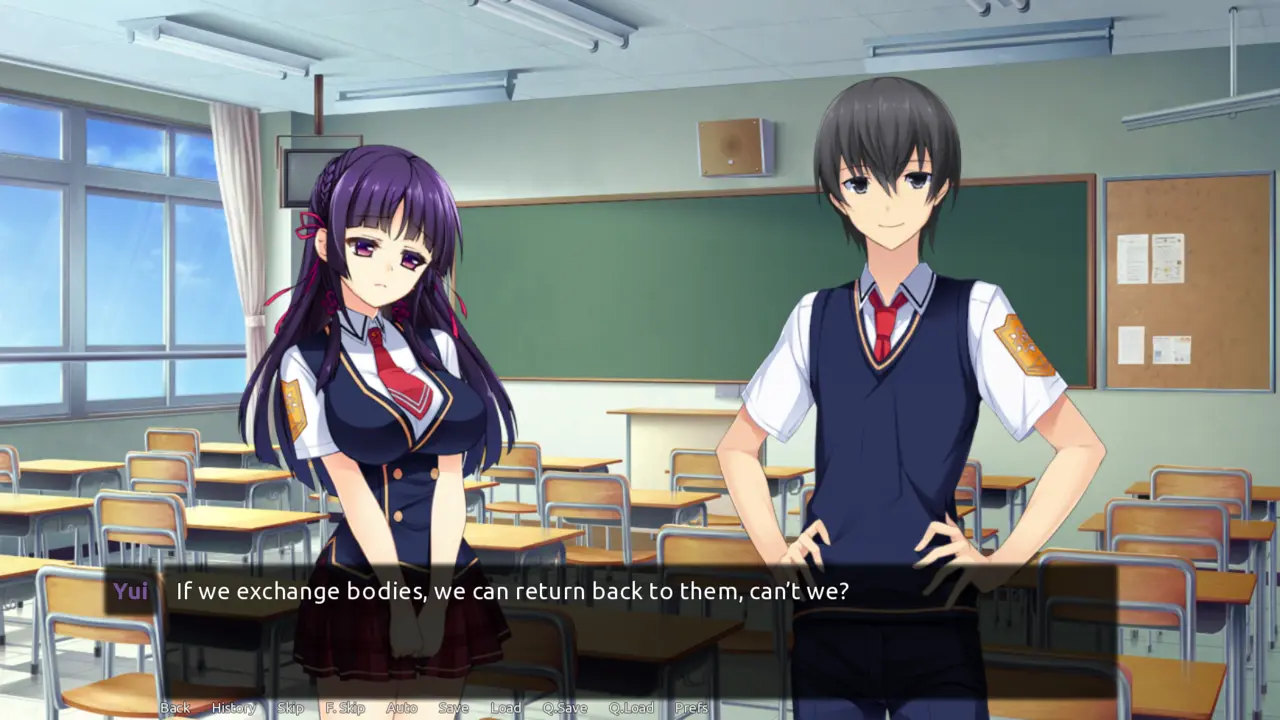Screen dimensions: 1280x720
Task: Open the dialogue History log
Action: click(x=233, y=708)
